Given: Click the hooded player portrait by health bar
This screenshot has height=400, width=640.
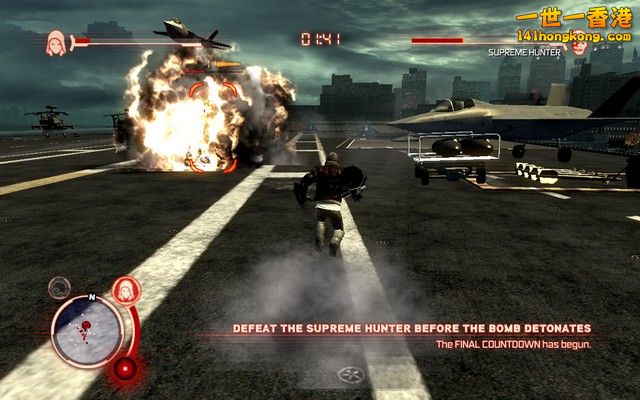Looking at the screenshot, I should [x=56, y=41].
